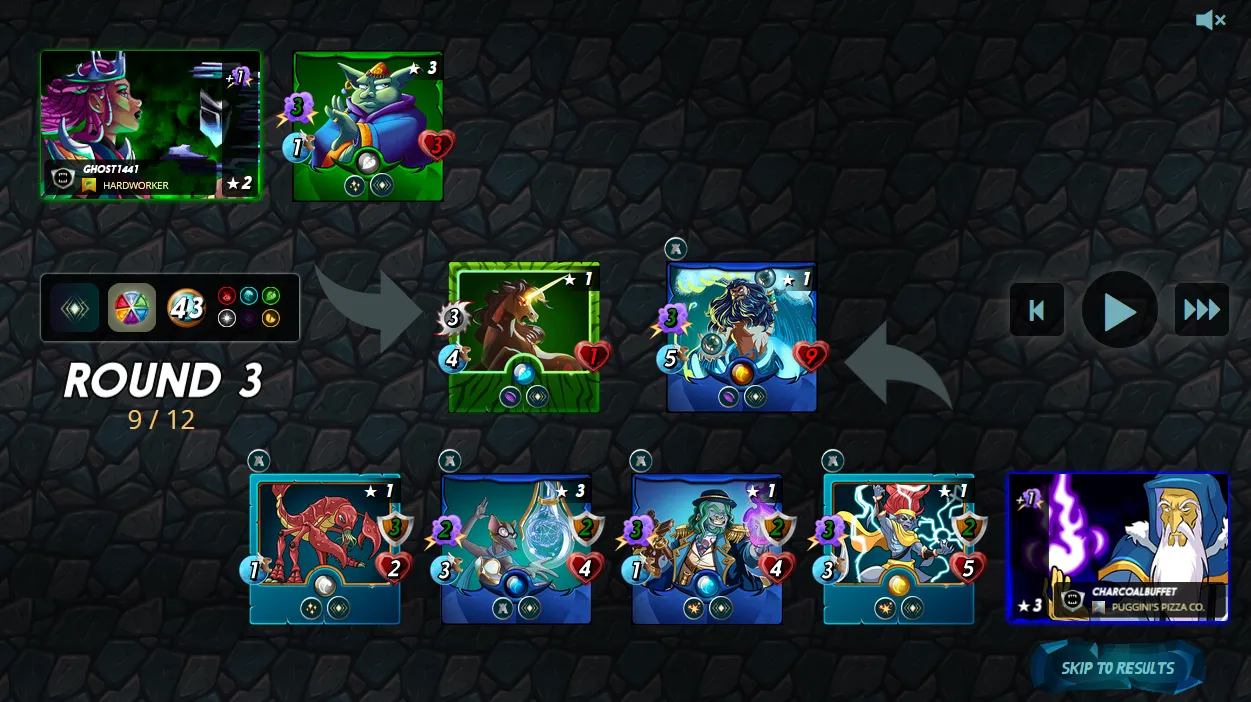
Task: Restart battle from the beginning
Action: [x=1037, y=310]
